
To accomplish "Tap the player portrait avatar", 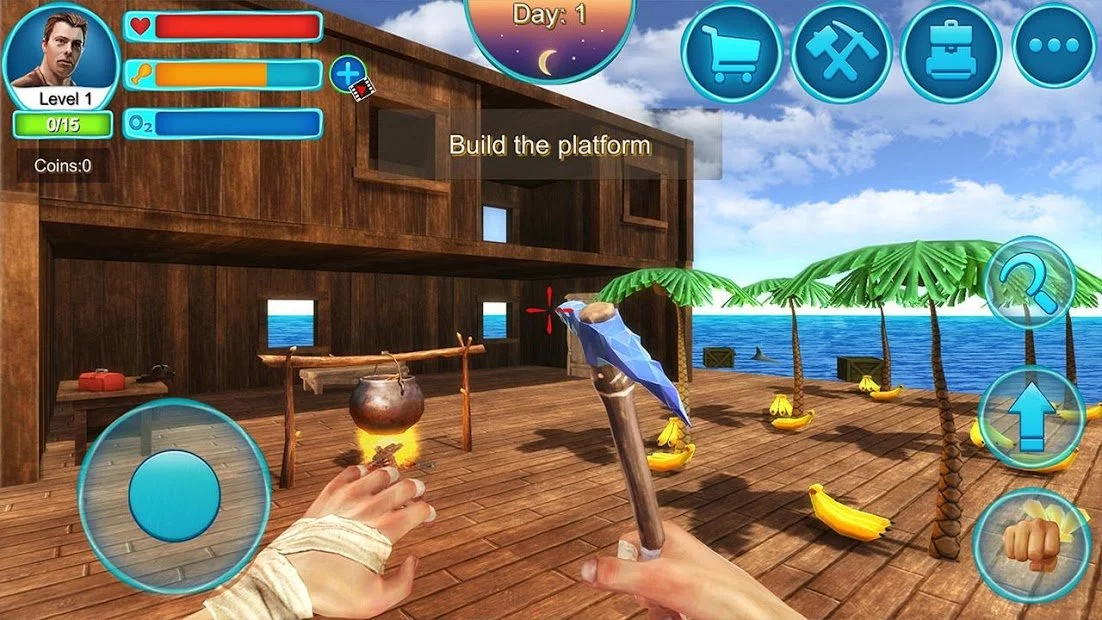I will [60, 50].
